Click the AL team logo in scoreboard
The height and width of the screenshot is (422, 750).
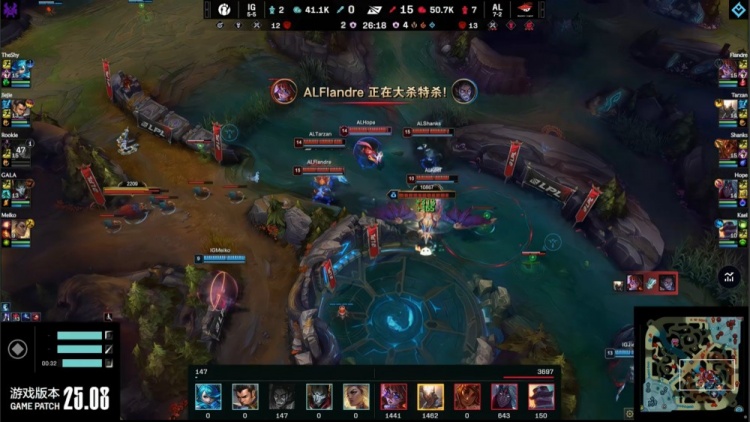(x=524, y=10)
